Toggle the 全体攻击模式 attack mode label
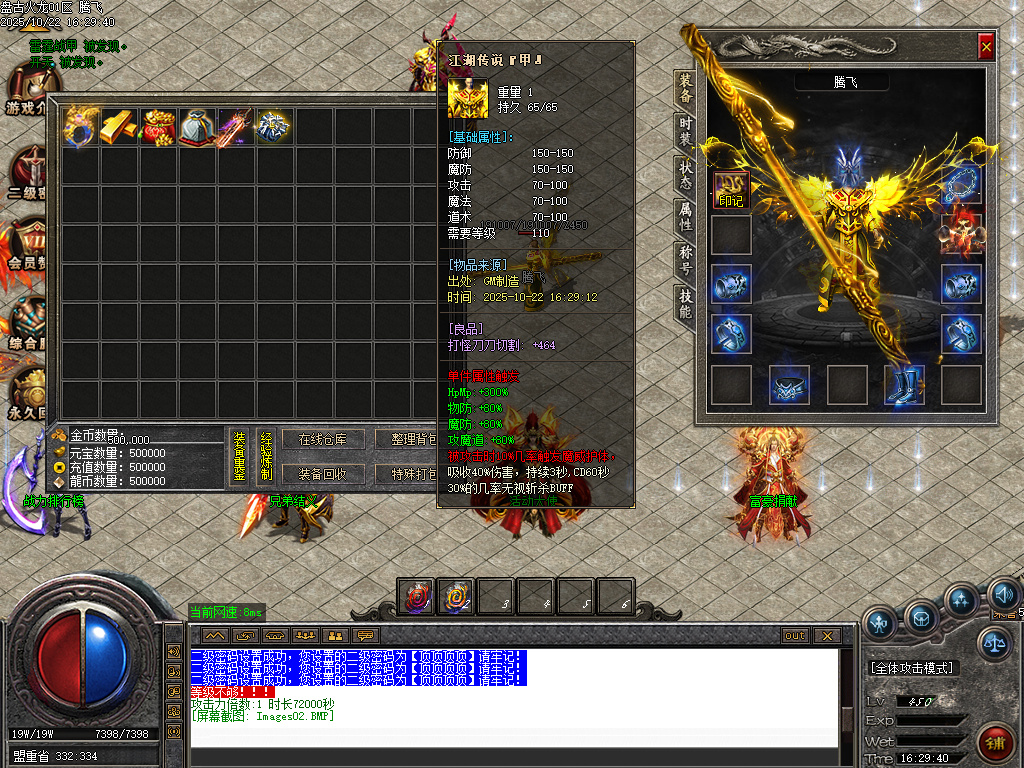This screenshot has width=1024, height=768. [x=912, y=667]
